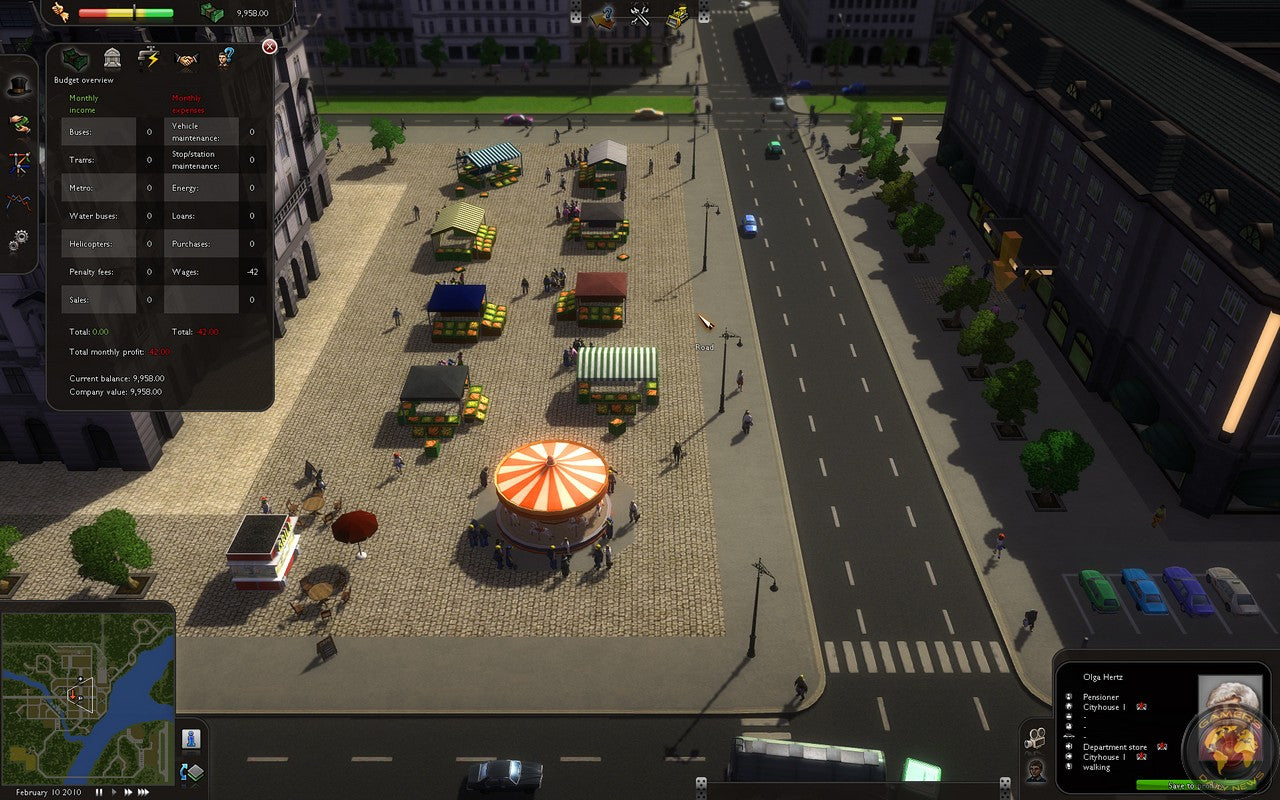Select the energy faucet tab in budget window
Image resolution: width=1280 pixels, height=800 pixels.
[x=149, y=58]
